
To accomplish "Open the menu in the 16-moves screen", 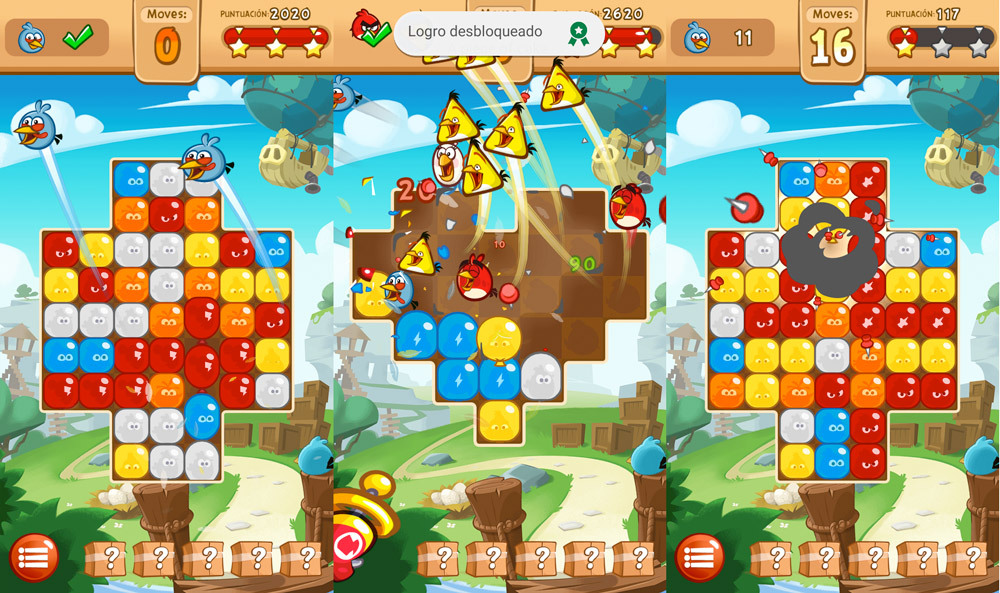I will click(x=700, y=558).
